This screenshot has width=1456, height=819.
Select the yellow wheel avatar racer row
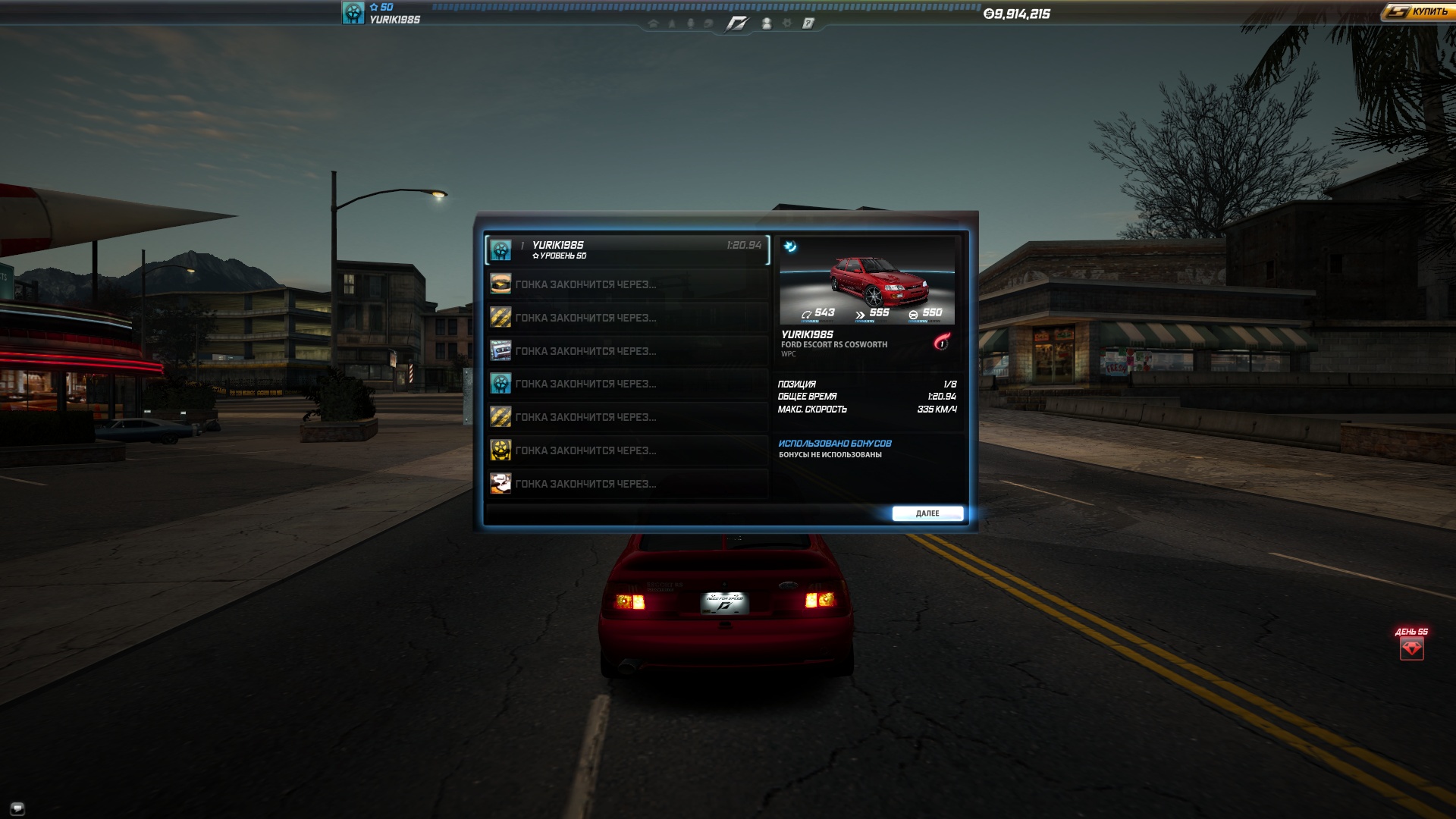[x=627, y=450]
